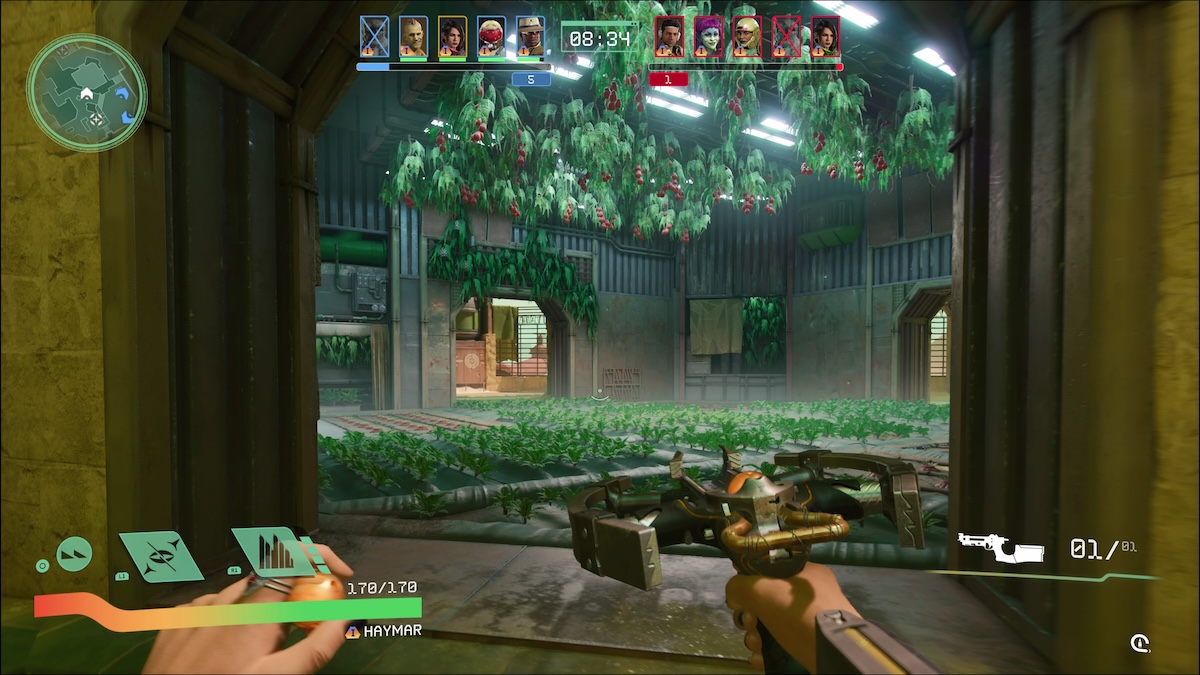Image resolution: width=1200 pixels, height=675 pixels.
Task: Select the eliminated blue teammate portrait
Action: click(374, 37)
